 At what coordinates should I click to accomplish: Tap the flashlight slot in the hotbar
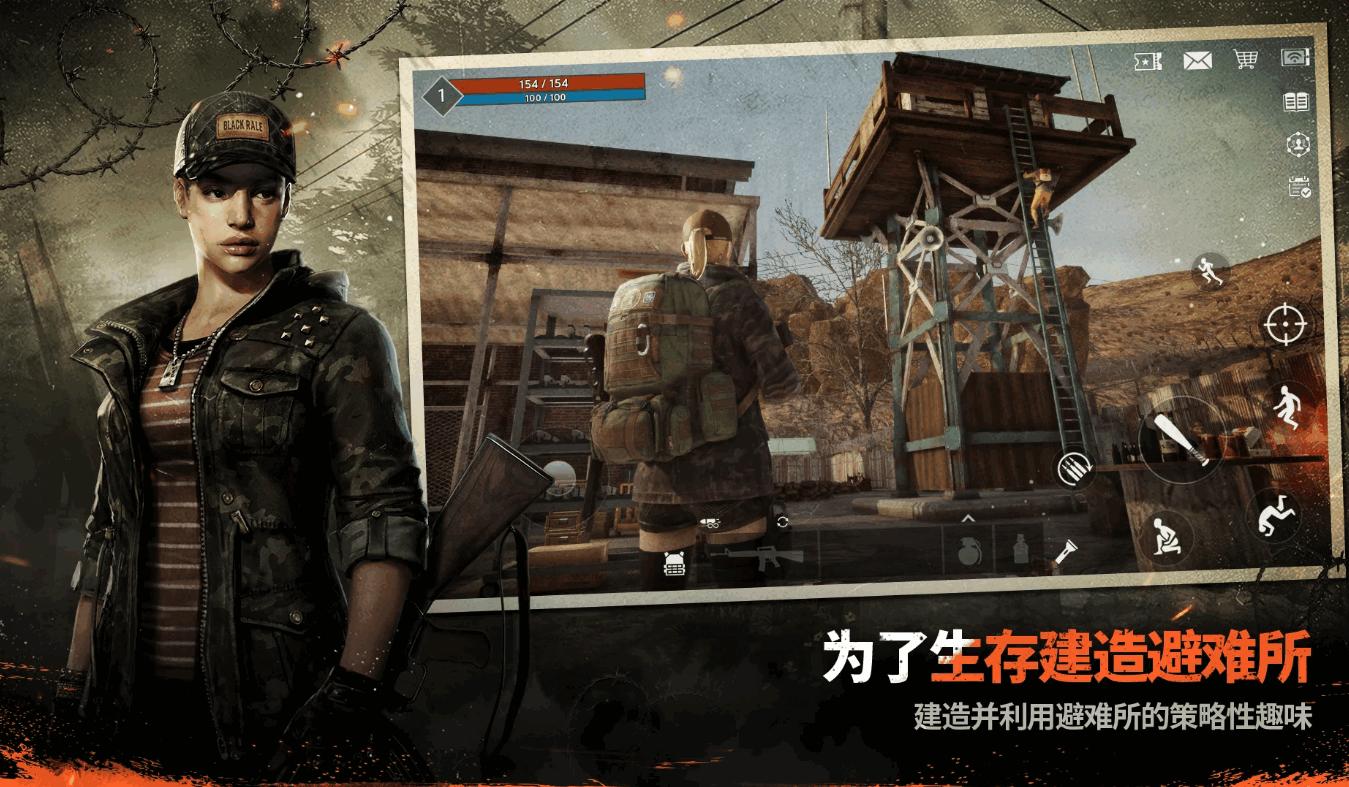1068,551
